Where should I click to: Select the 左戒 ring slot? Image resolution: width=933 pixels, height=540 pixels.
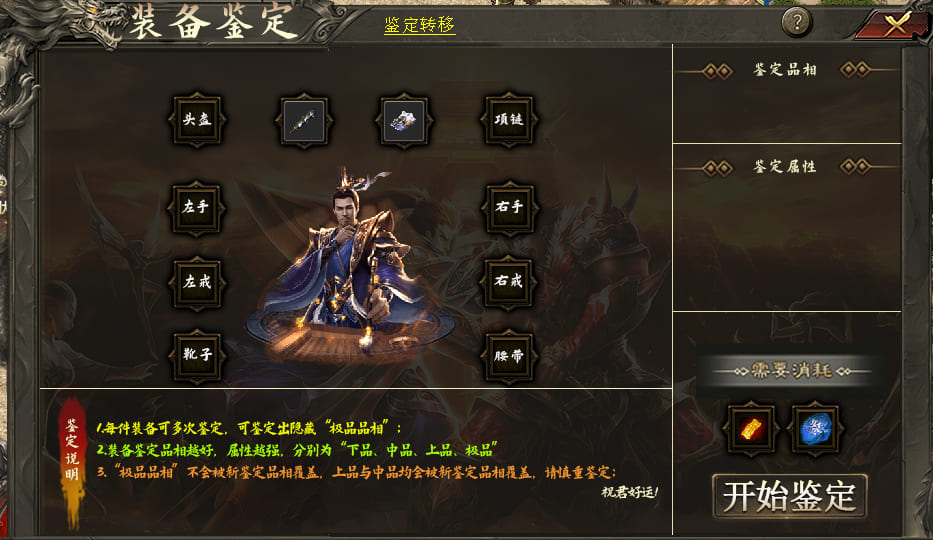pos(197,281)
